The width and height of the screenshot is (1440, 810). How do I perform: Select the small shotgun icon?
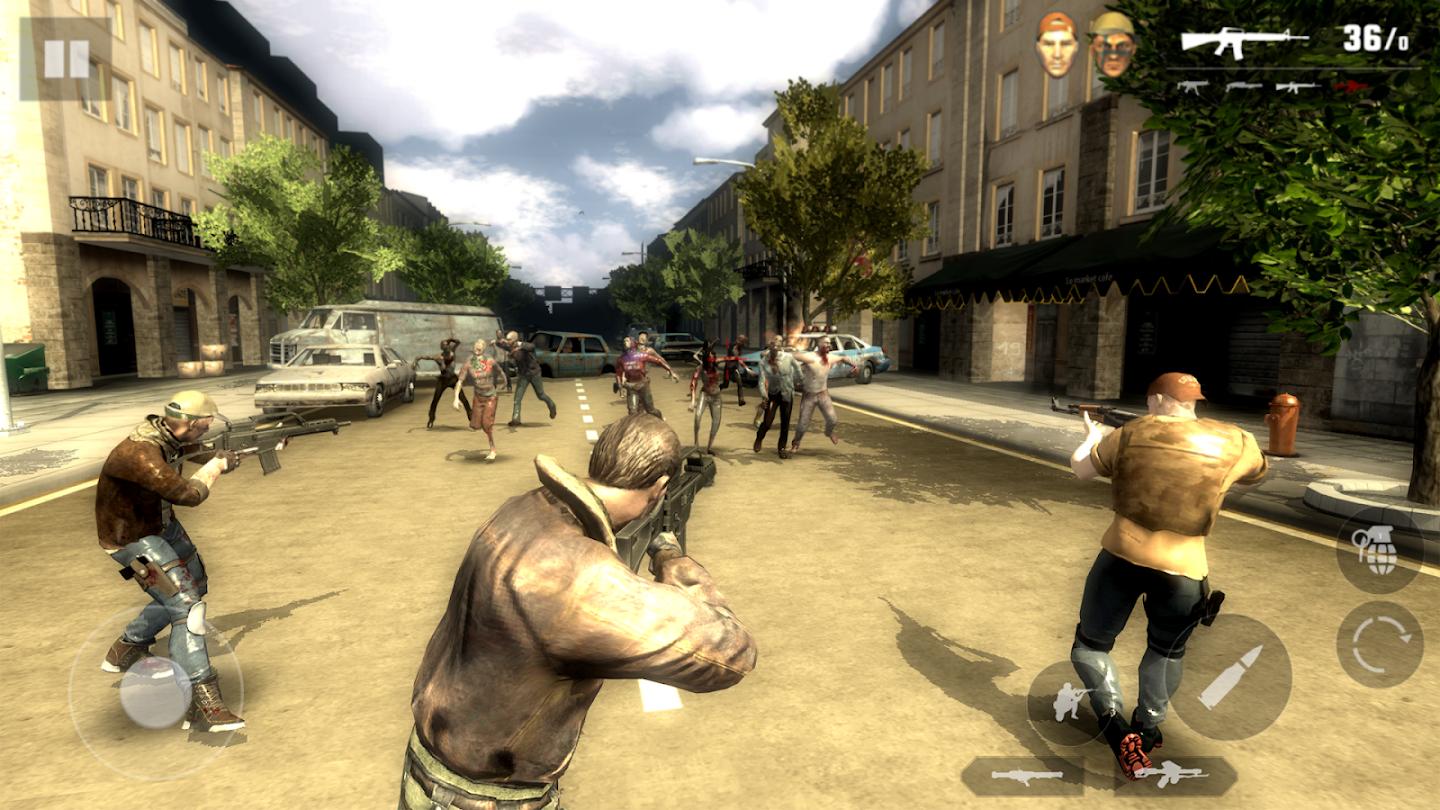pyautogui.click(x=1242, y=87)
